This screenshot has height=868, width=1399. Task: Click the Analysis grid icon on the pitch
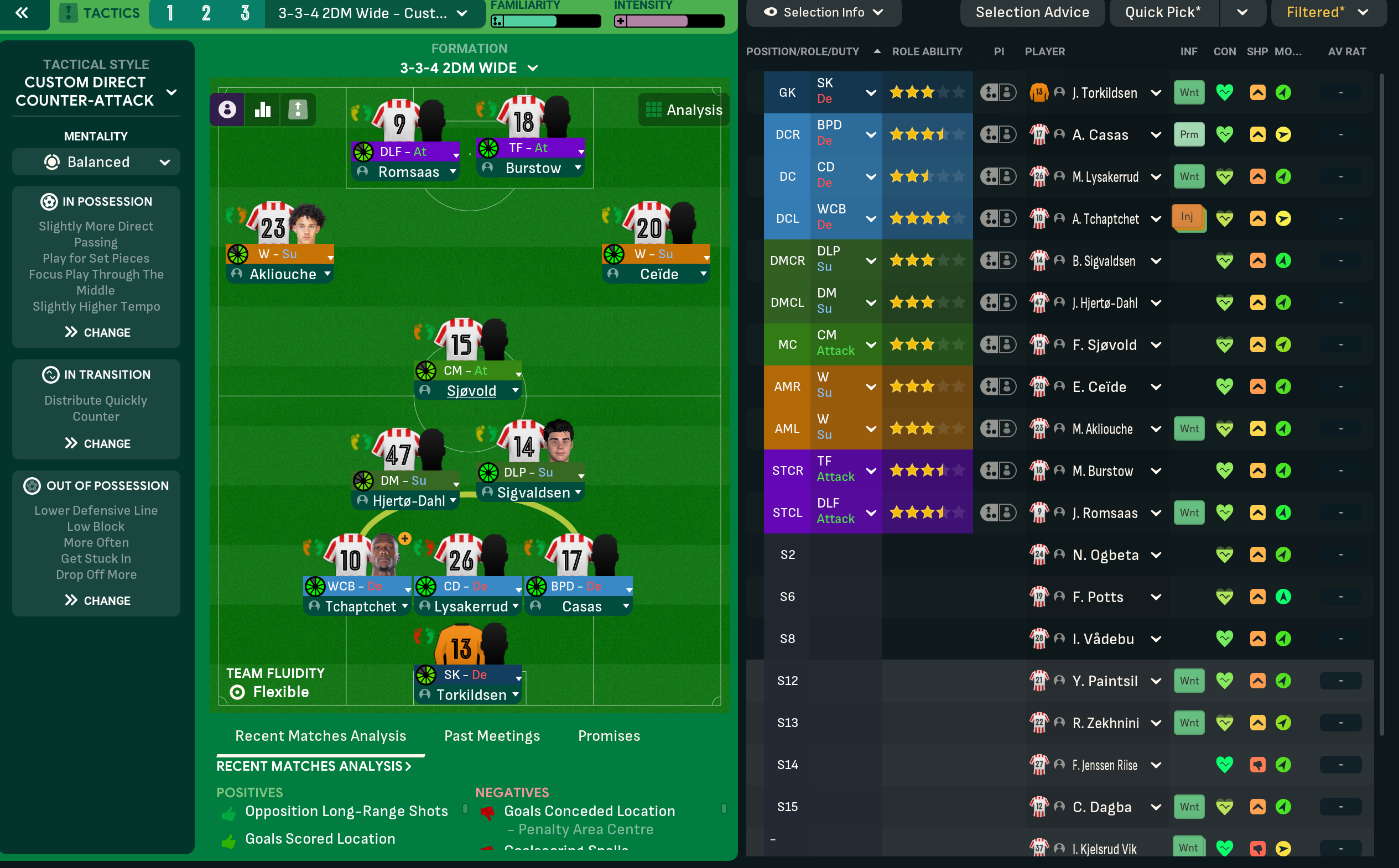[655, 109]
